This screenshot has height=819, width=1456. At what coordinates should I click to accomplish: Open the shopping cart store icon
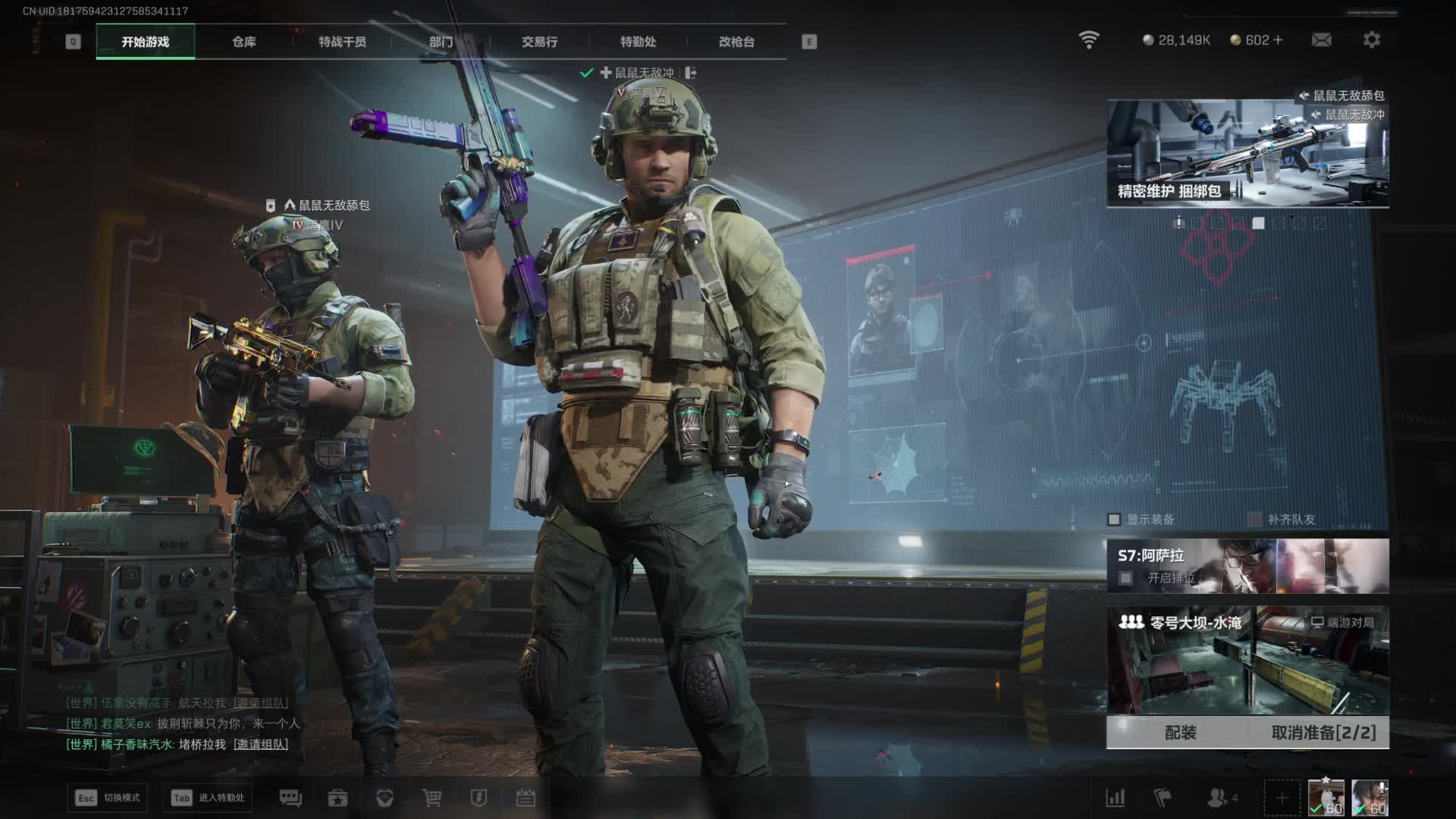431,798
